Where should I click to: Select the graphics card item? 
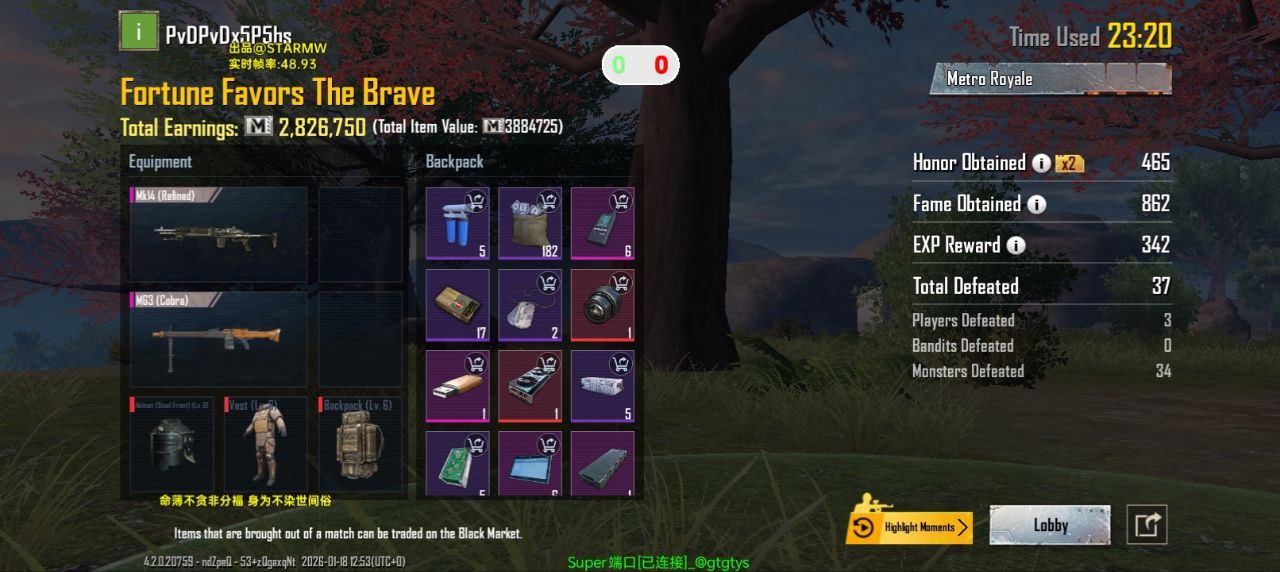pyautogui.click(x=530, y=386)
